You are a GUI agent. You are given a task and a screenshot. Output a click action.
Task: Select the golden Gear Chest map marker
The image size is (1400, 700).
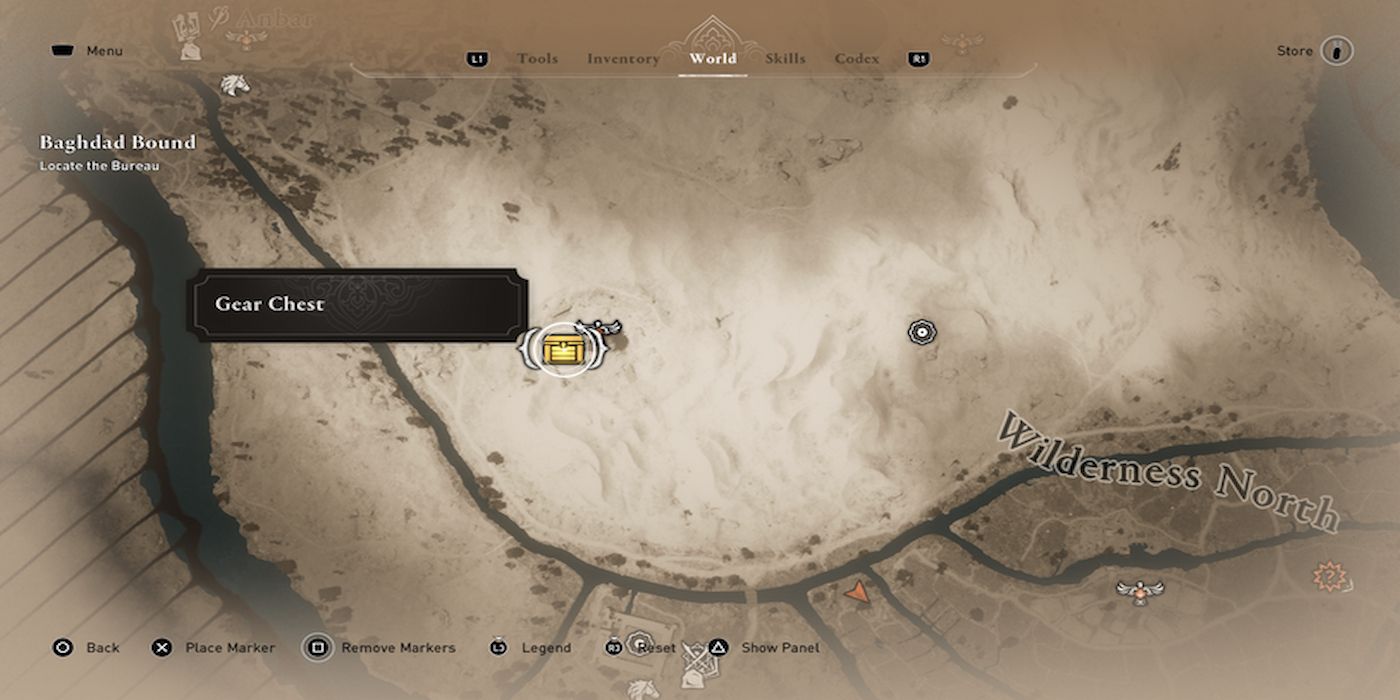coord(564,349)
